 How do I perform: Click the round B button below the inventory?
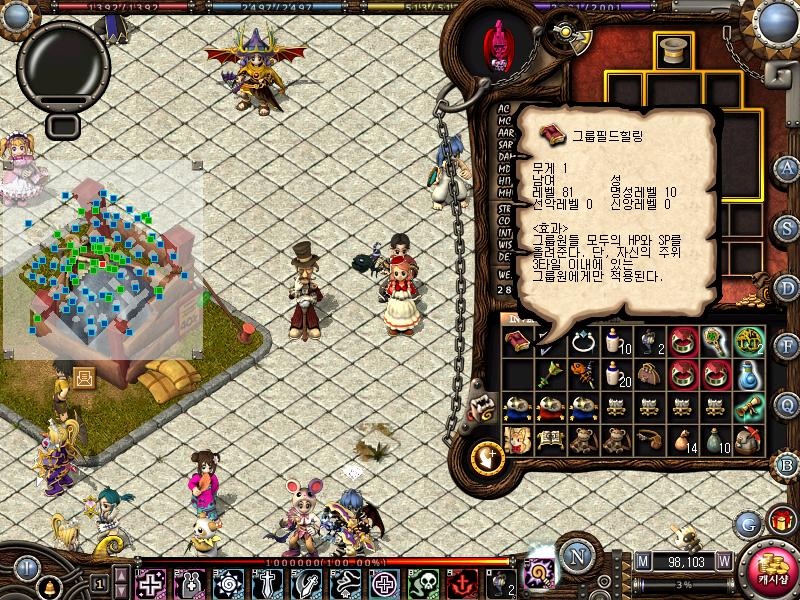click(x=787, y=464)
